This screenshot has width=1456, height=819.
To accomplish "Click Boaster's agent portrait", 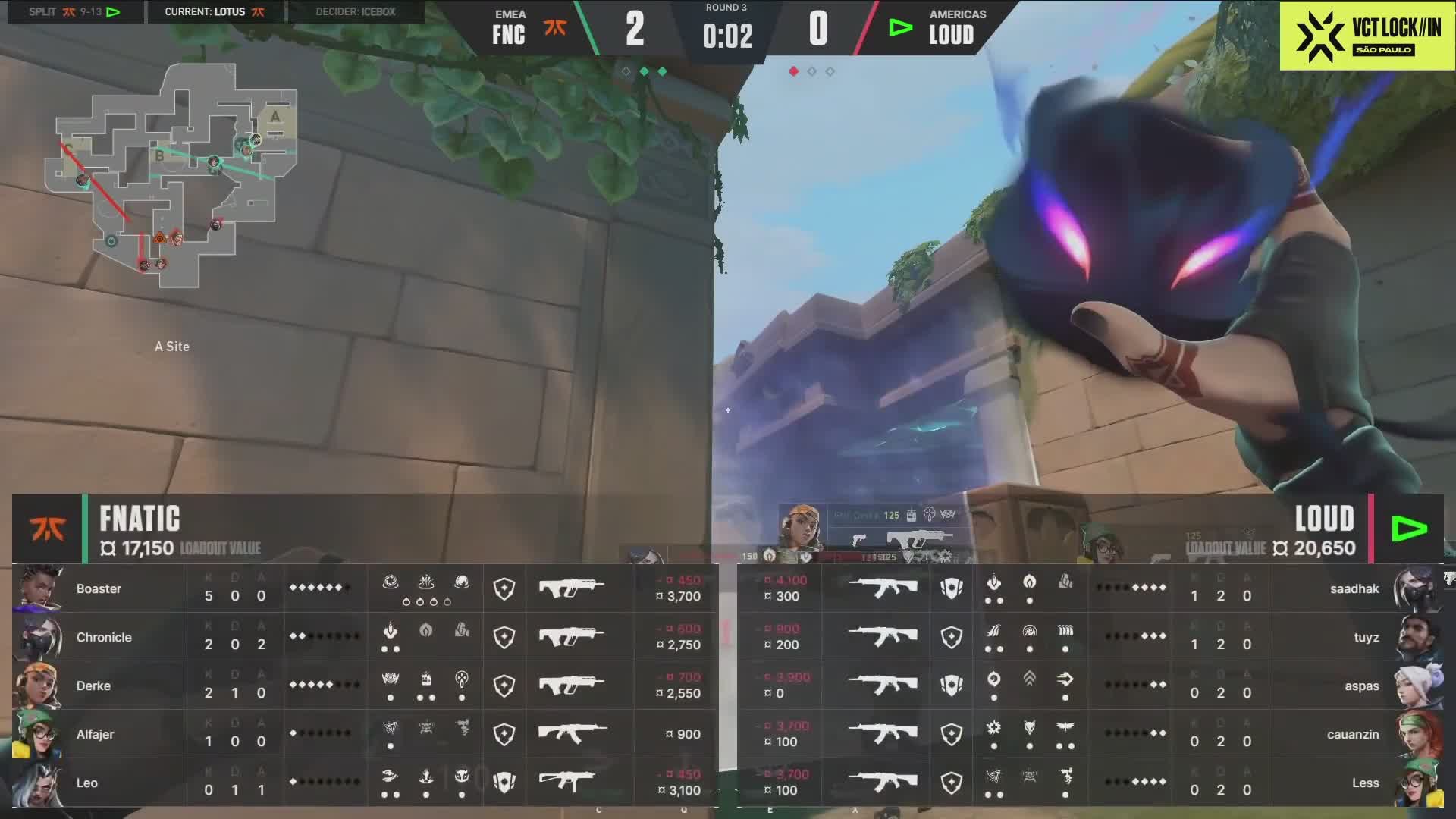I will pyautogui.click(x=36, y=588).
